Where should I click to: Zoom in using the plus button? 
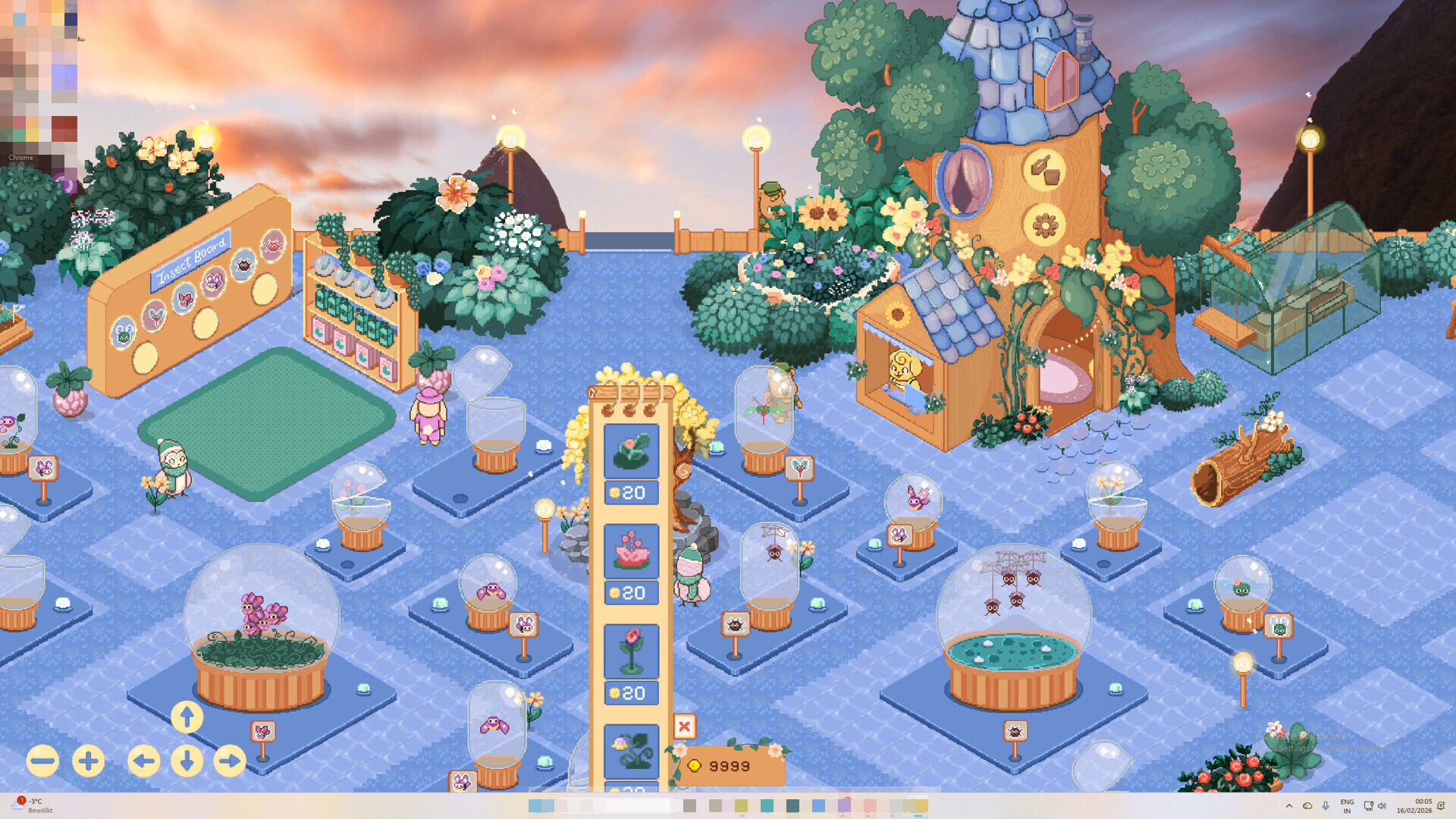[87, 761]
